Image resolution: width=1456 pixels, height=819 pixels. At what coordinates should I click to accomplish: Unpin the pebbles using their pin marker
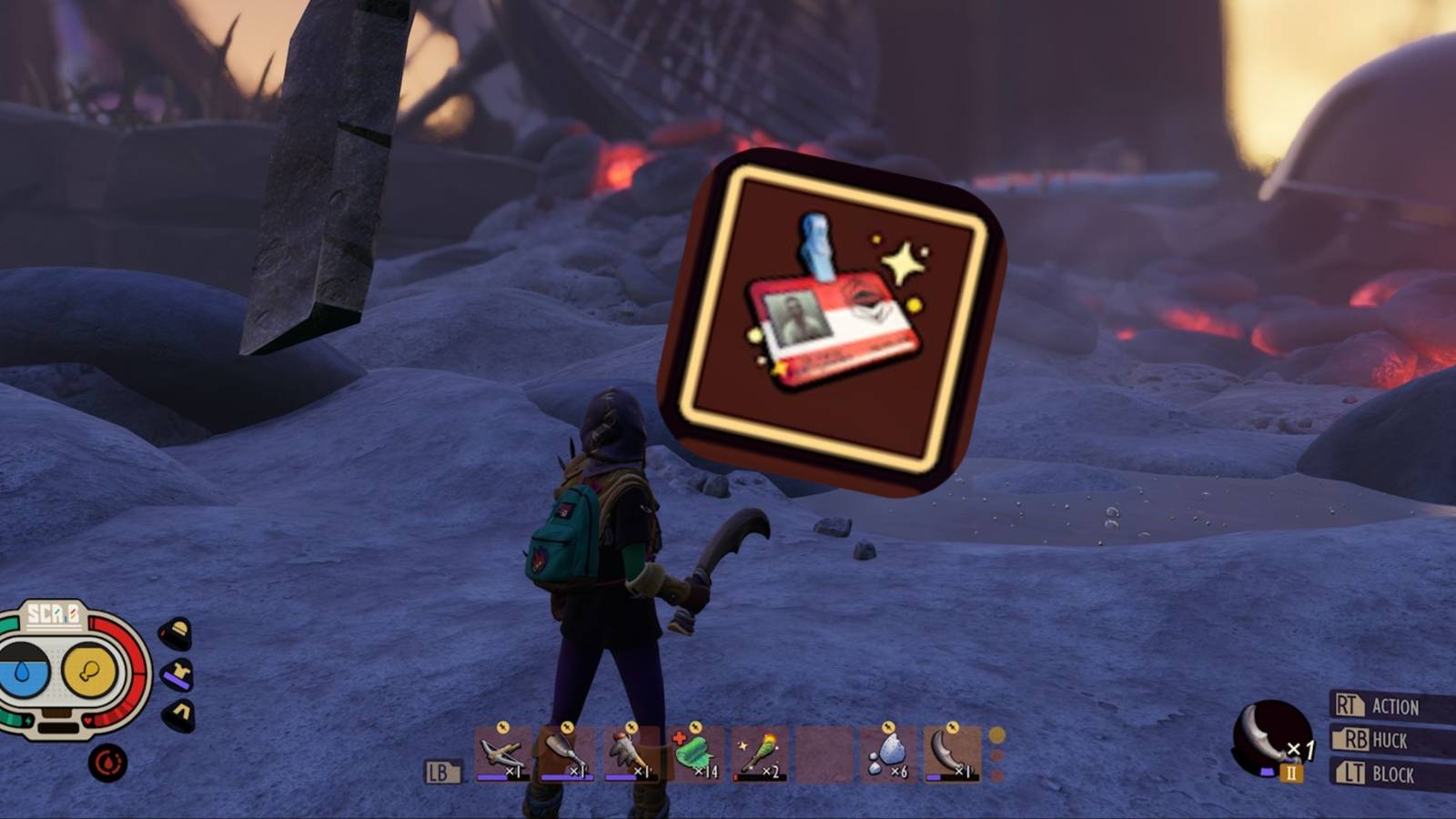click(x=887, y=725)
